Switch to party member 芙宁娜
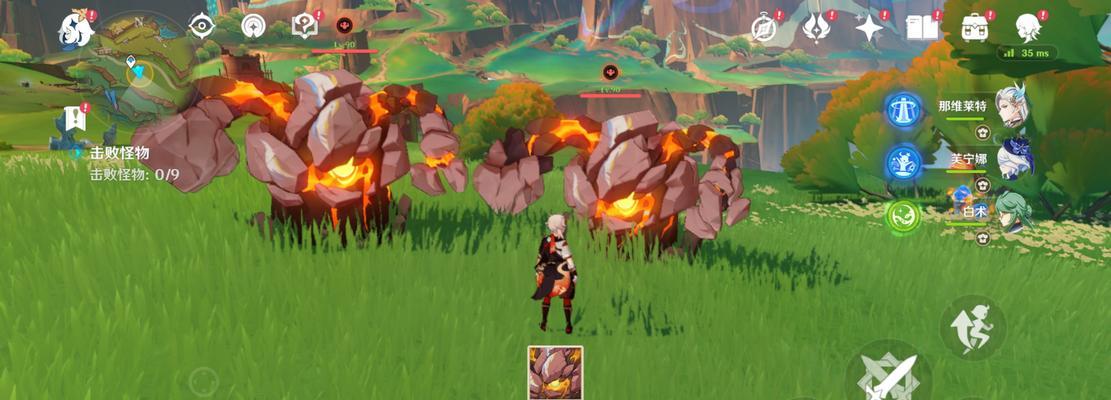The image size is (1111, 400). point(1010,158)
